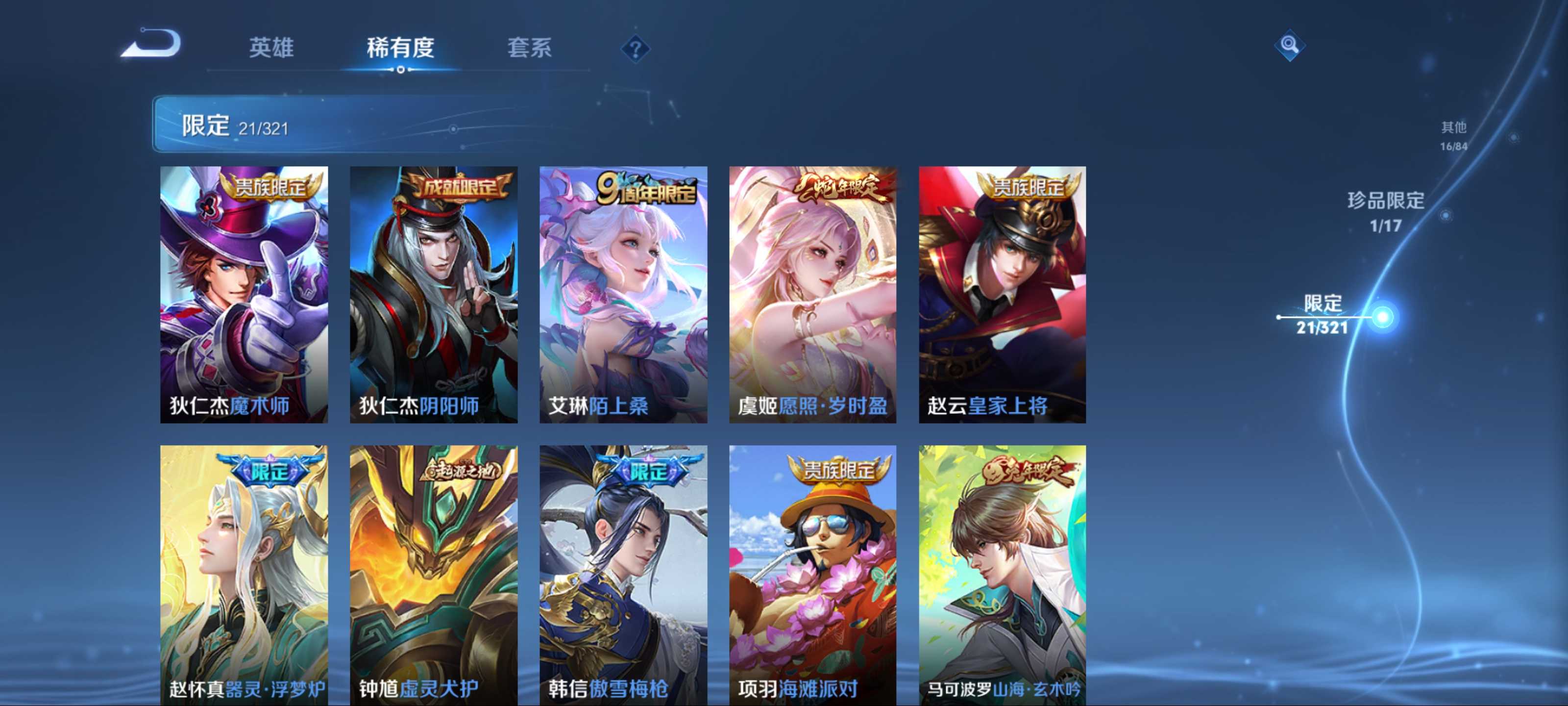The width and height of the screenshot is (1568, 706).
Task: Choose the 艾琳 陌上桑 skin card
Action: [x=623, y=294]
